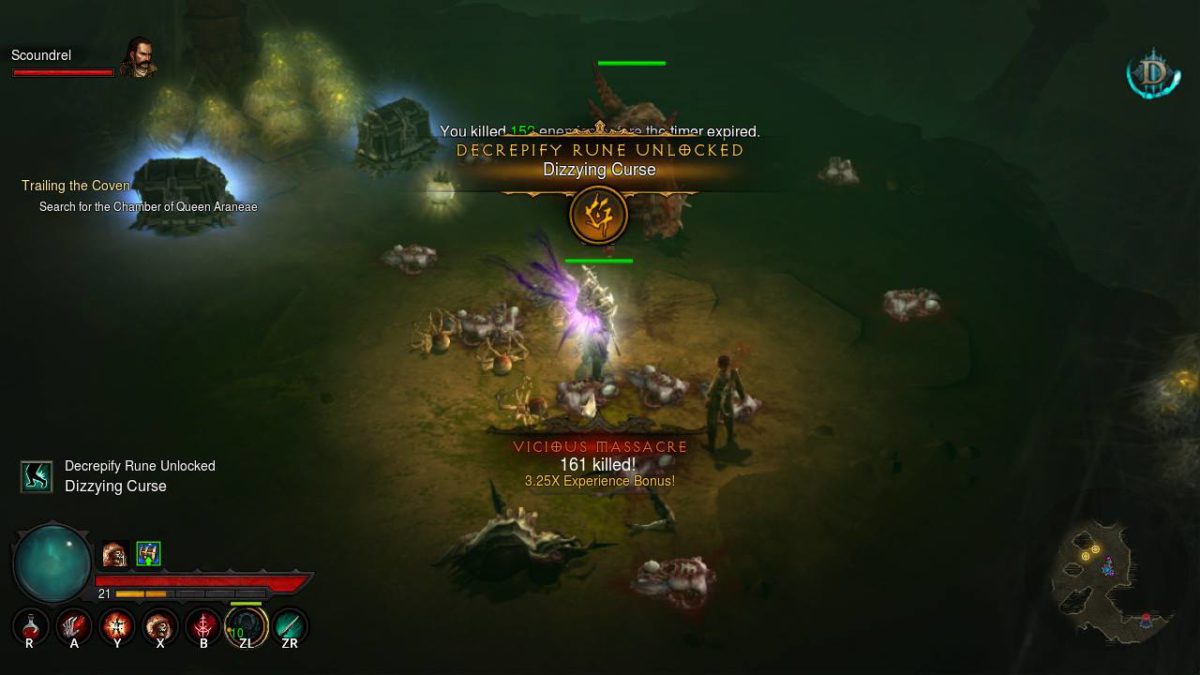This screenshot has height=675, width=1200.
Task: Cast the teal bone spear skill
Action: [290, 627]
